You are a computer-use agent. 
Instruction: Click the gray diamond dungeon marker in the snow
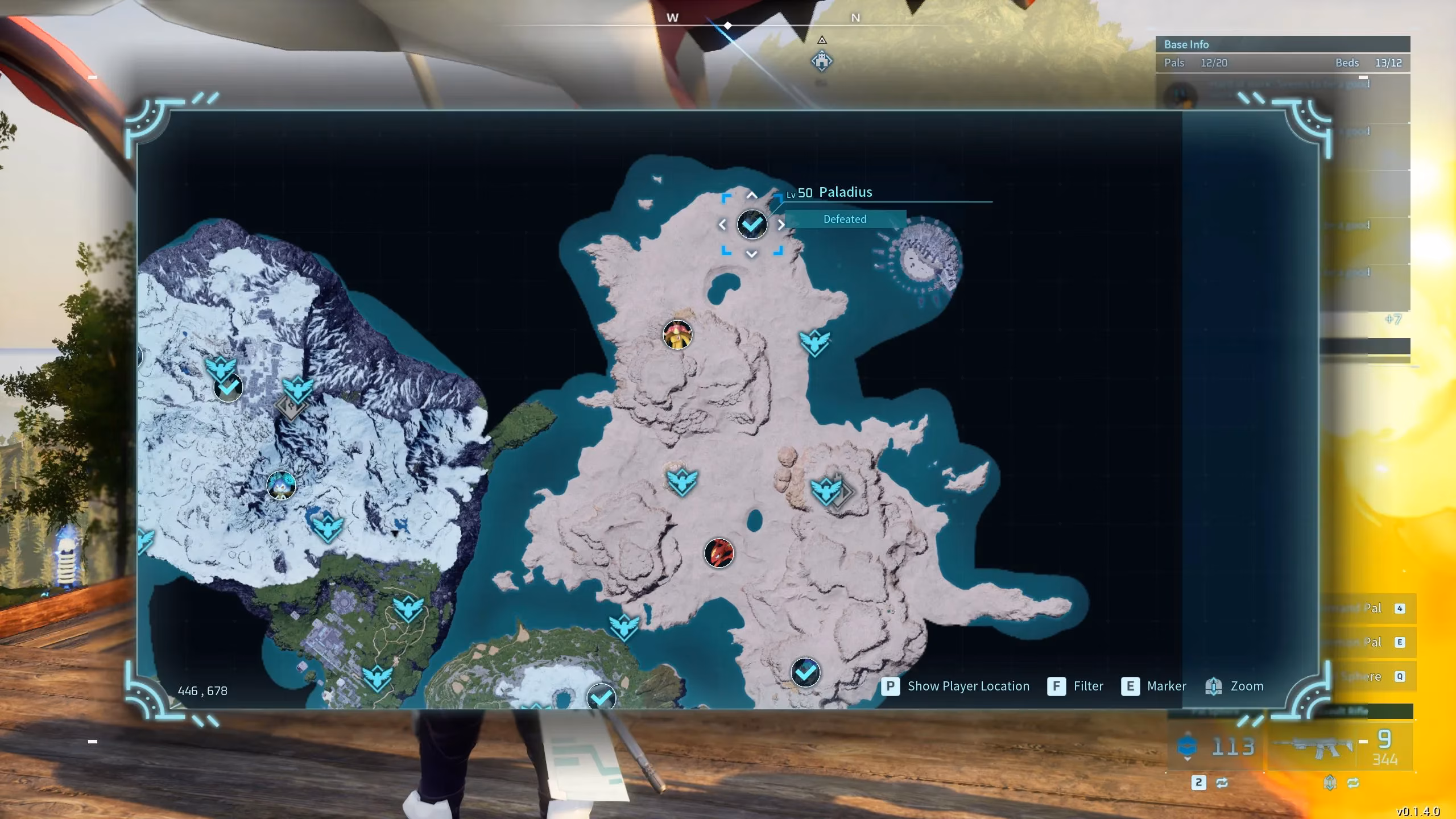click(291, 406)
